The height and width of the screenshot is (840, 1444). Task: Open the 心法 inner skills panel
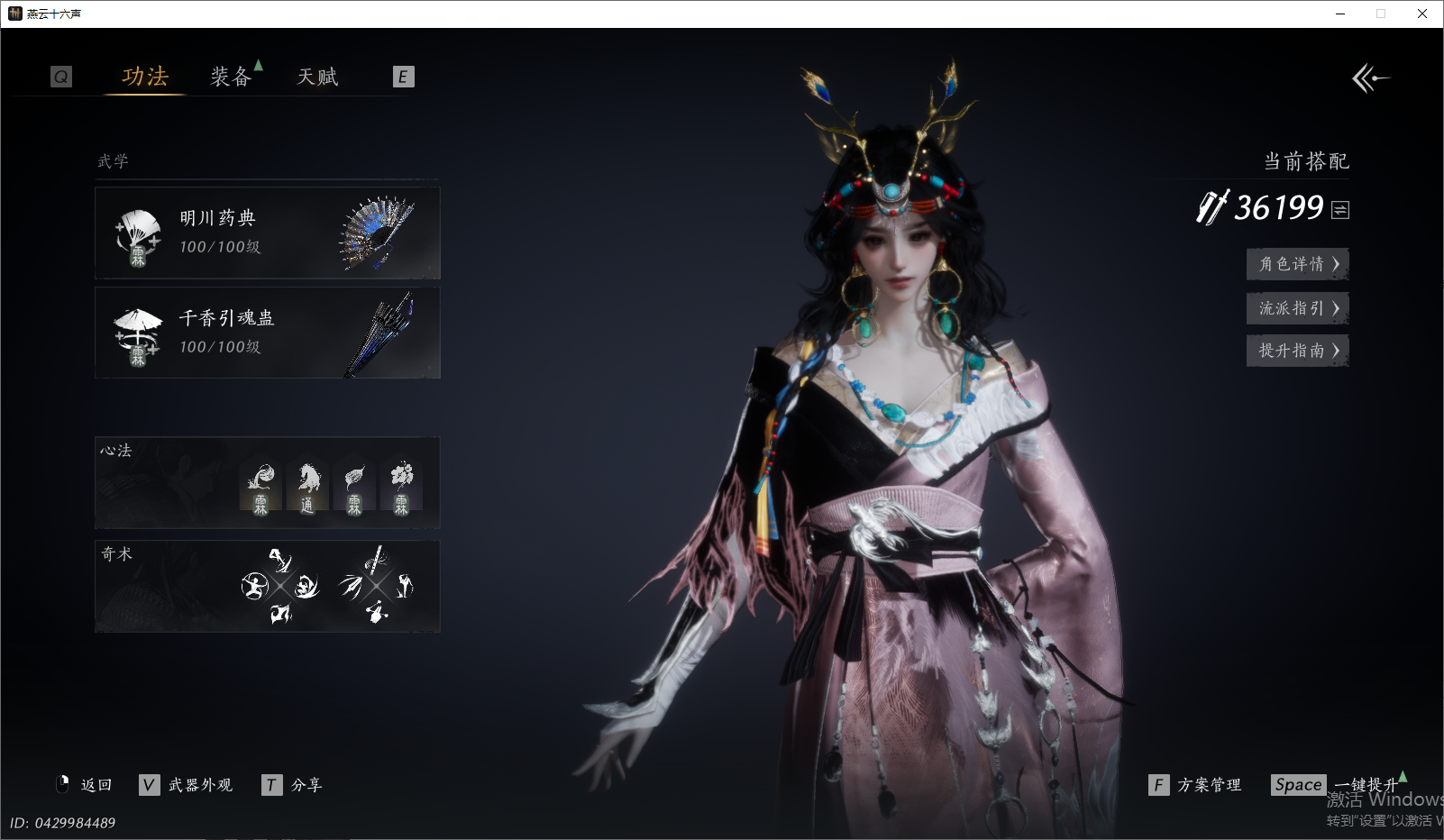(268, 483)
